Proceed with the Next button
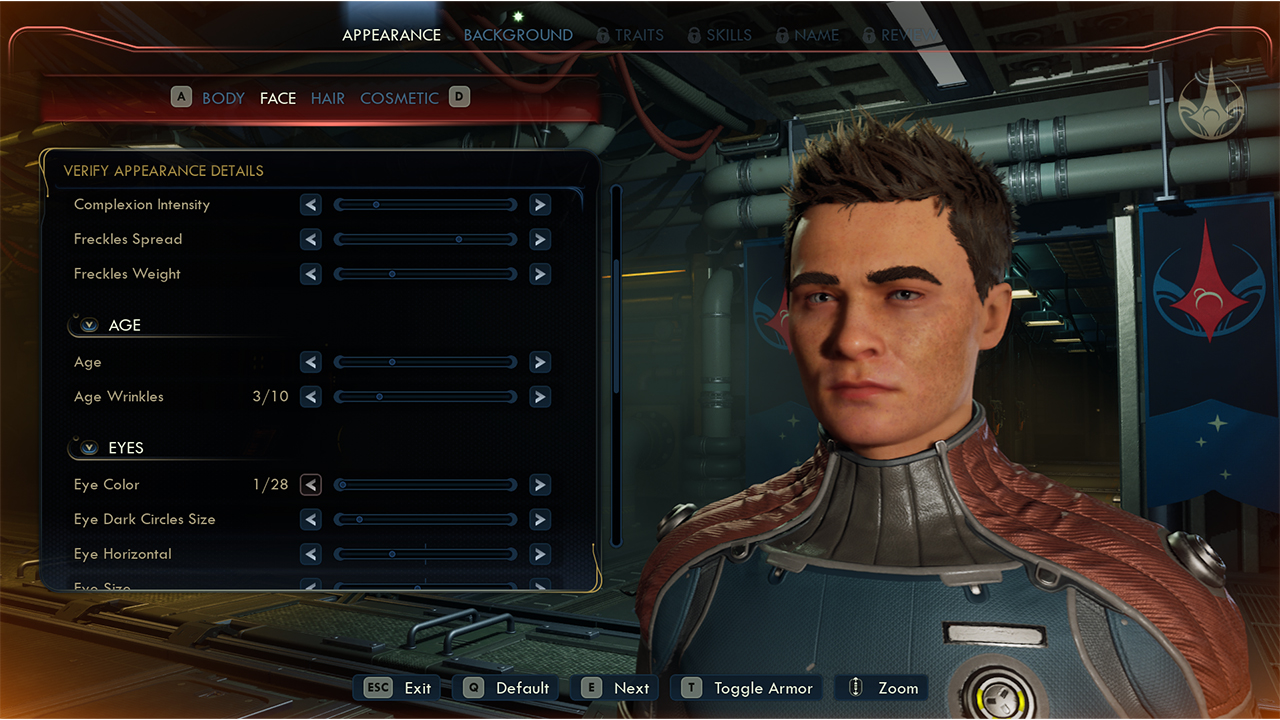Viewport: 1280px width, 720px height. (x=616, y=688)
